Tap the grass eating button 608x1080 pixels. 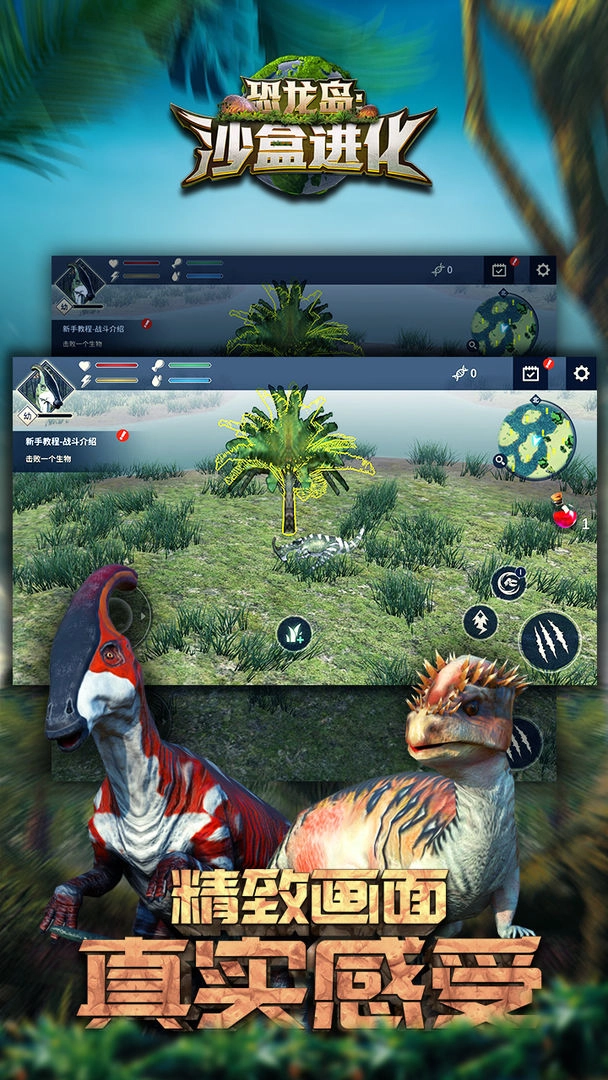(x=294, y=633)
